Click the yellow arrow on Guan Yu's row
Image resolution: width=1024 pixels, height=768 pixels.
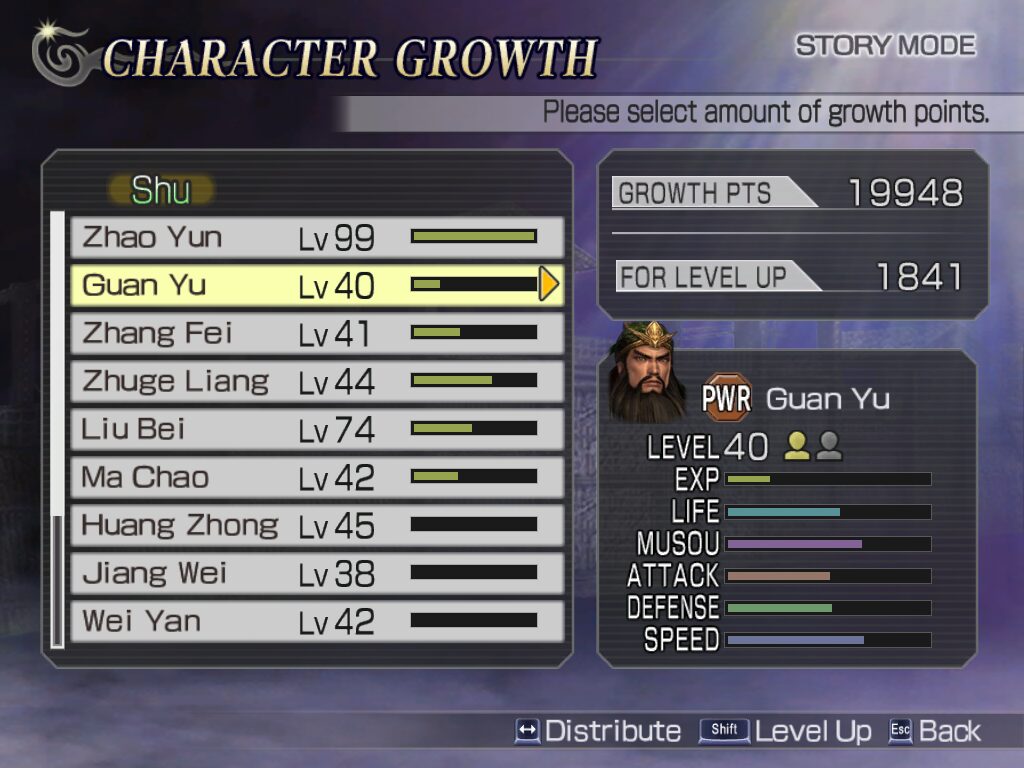point(548,285)
